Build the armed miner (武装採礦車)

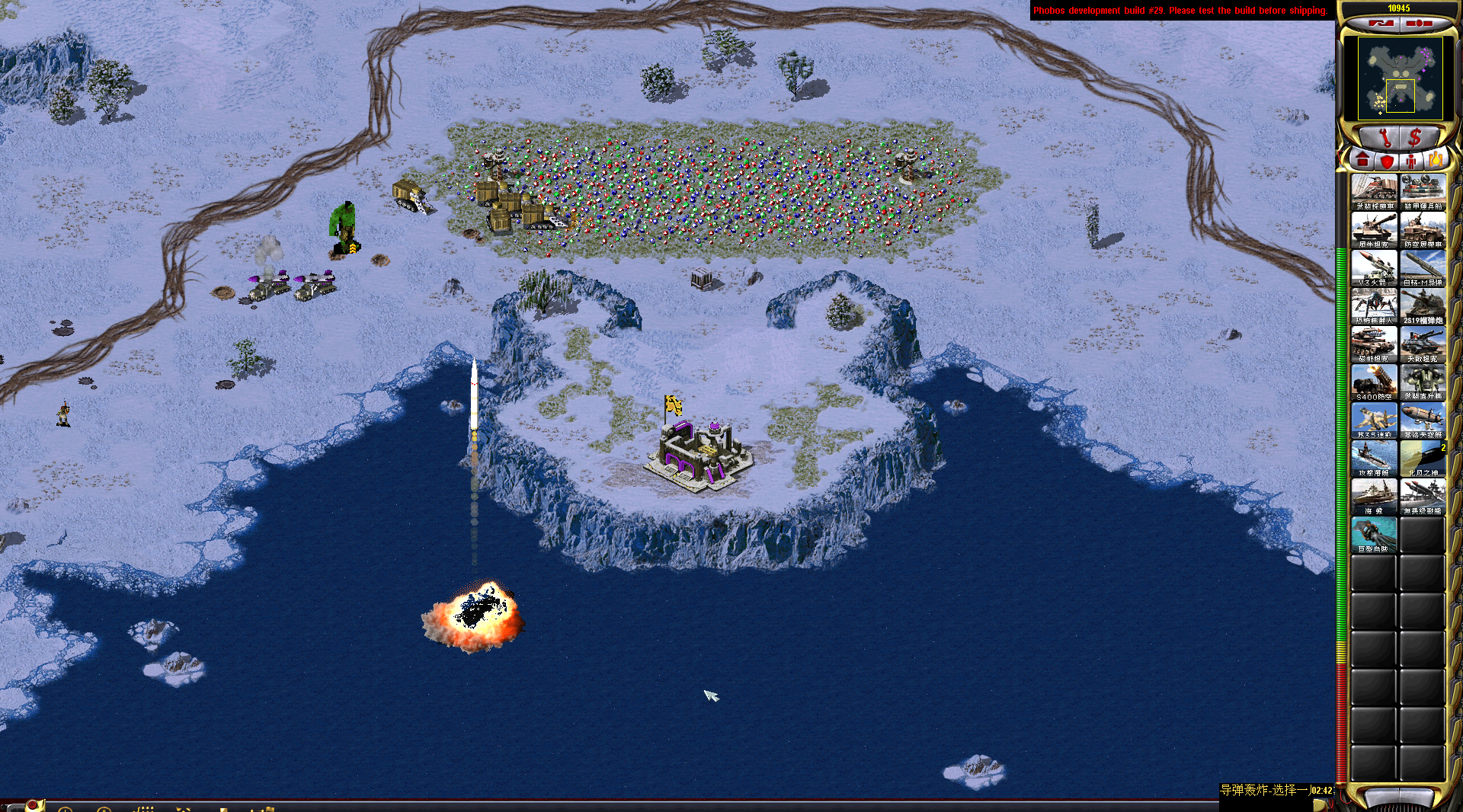pos(1374,191)
